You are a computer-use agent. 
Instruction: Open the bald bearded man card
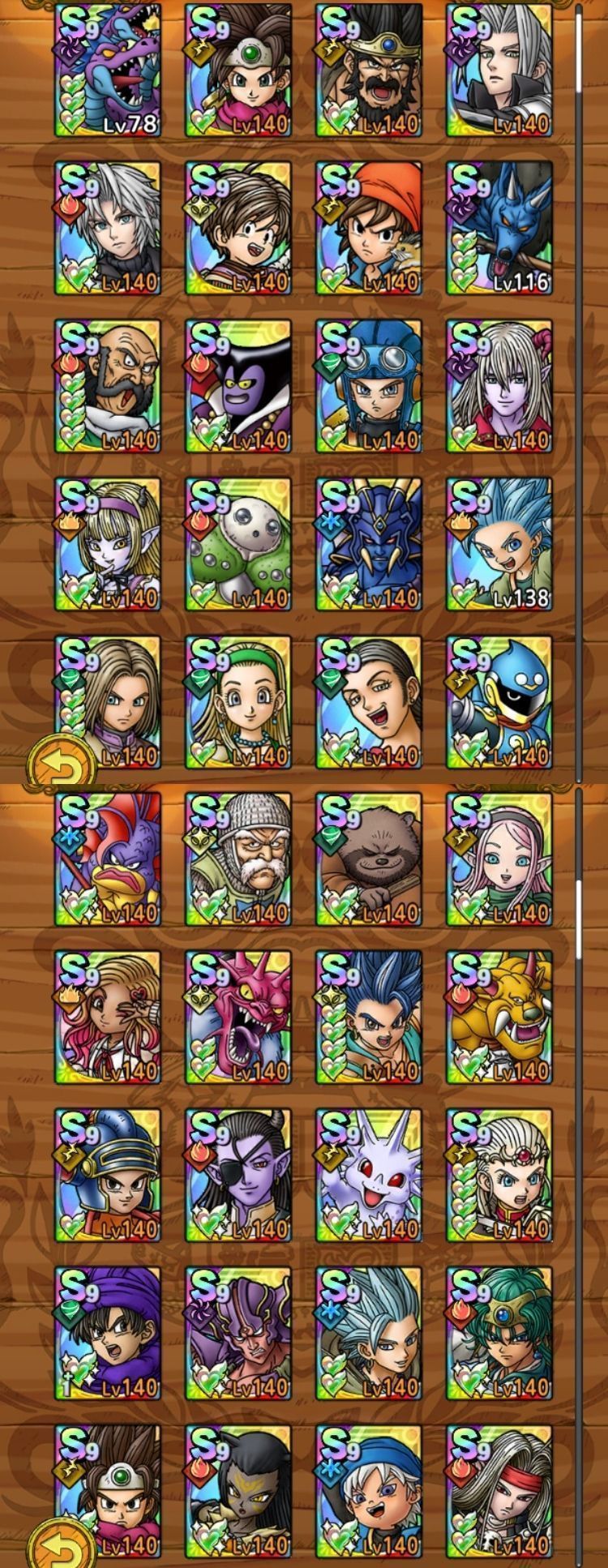click(108, 387)
